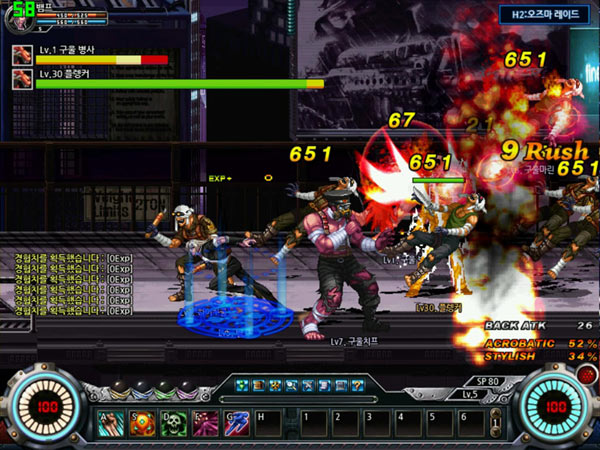Use the blue running figure skill in slot G
Image resolution: width=600 pixels, height=450 pixels.
(238, 423)
